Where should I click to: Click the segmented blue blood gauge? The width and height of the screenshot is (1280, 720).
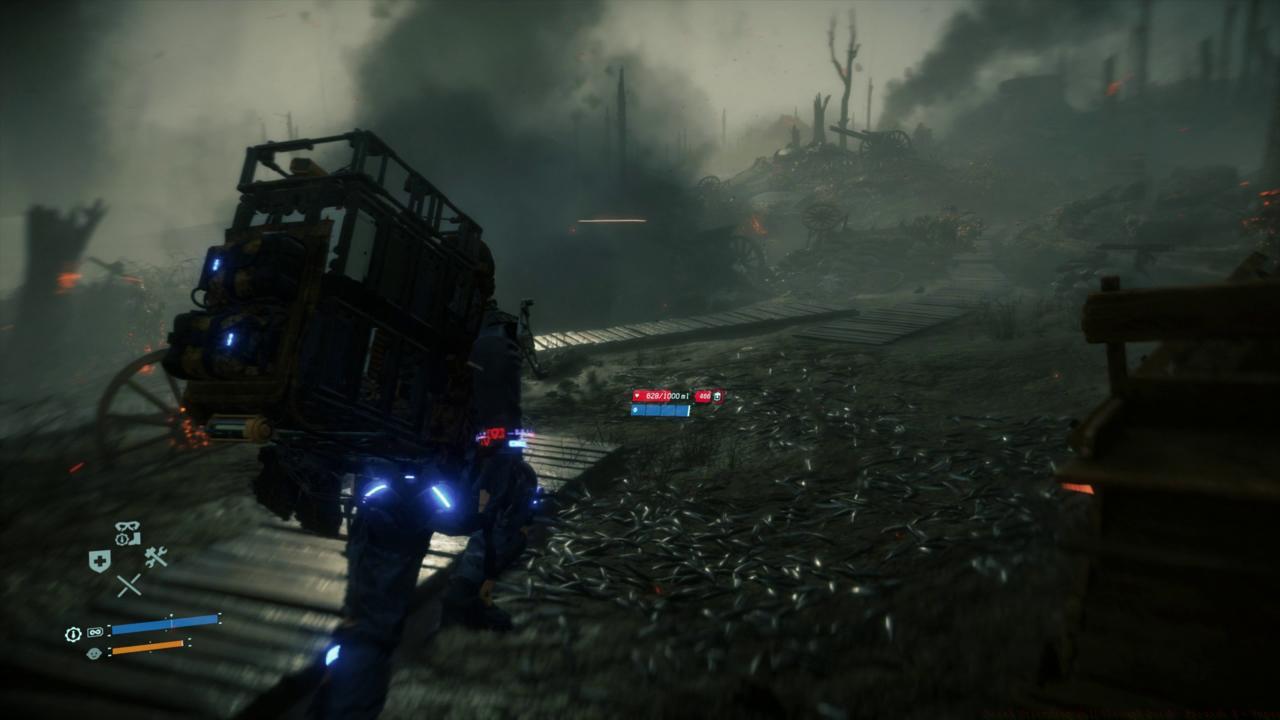[x=660, y=410]
